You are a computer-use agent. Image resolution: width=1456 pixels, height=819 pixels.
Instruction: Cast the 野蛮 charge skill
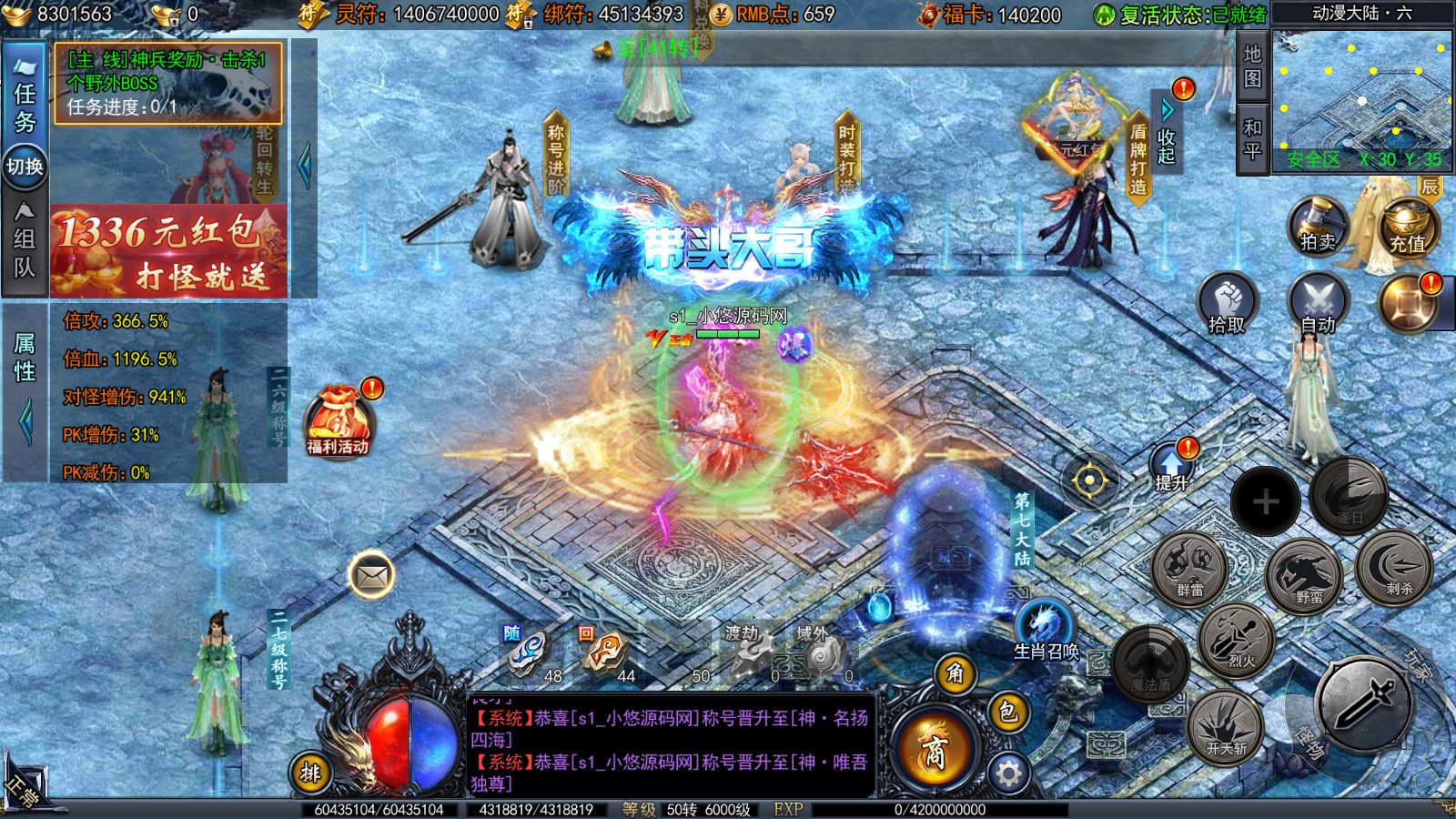tap(1304, 575)
